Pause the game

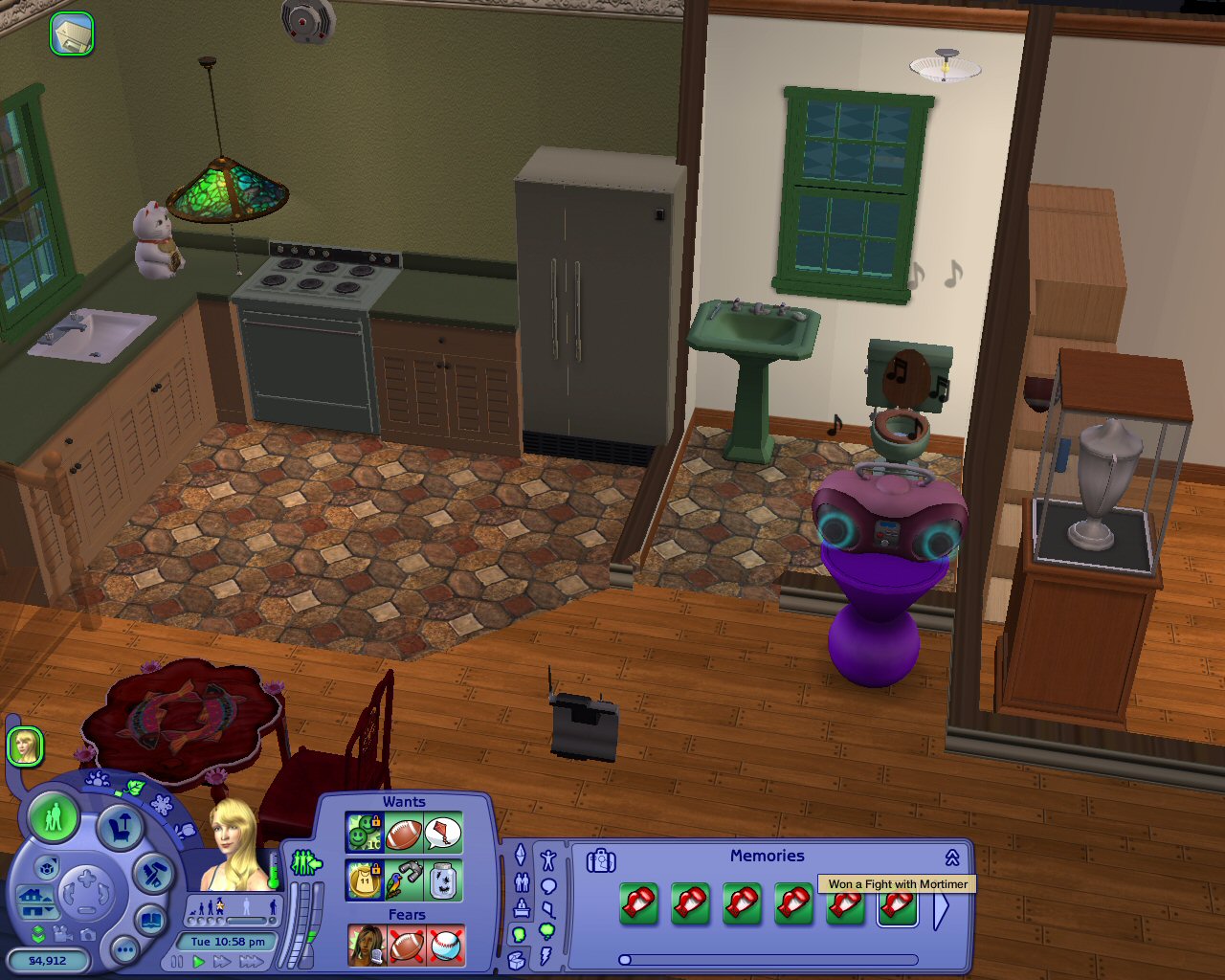[x=177, y=962]
